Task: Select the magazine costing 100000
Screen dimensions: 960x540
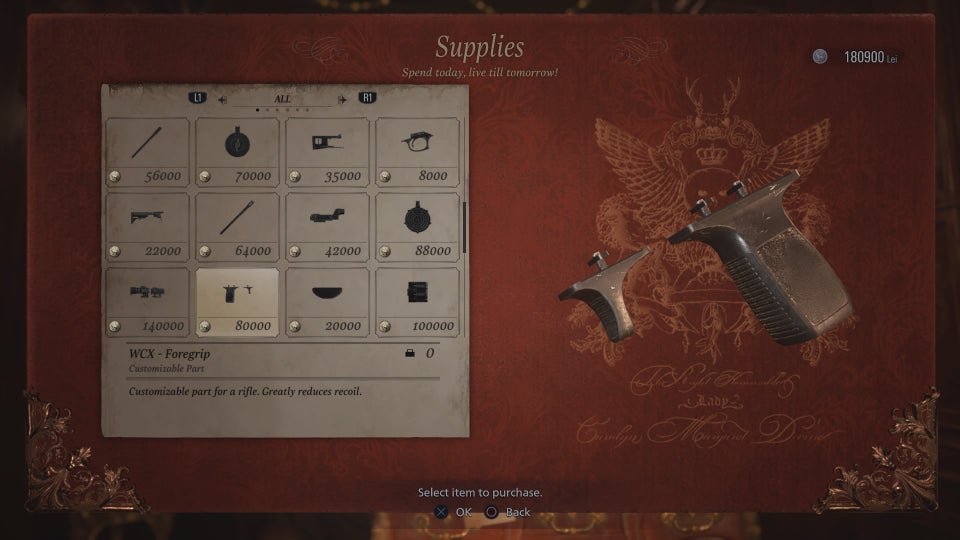Action: coord(417,301)
